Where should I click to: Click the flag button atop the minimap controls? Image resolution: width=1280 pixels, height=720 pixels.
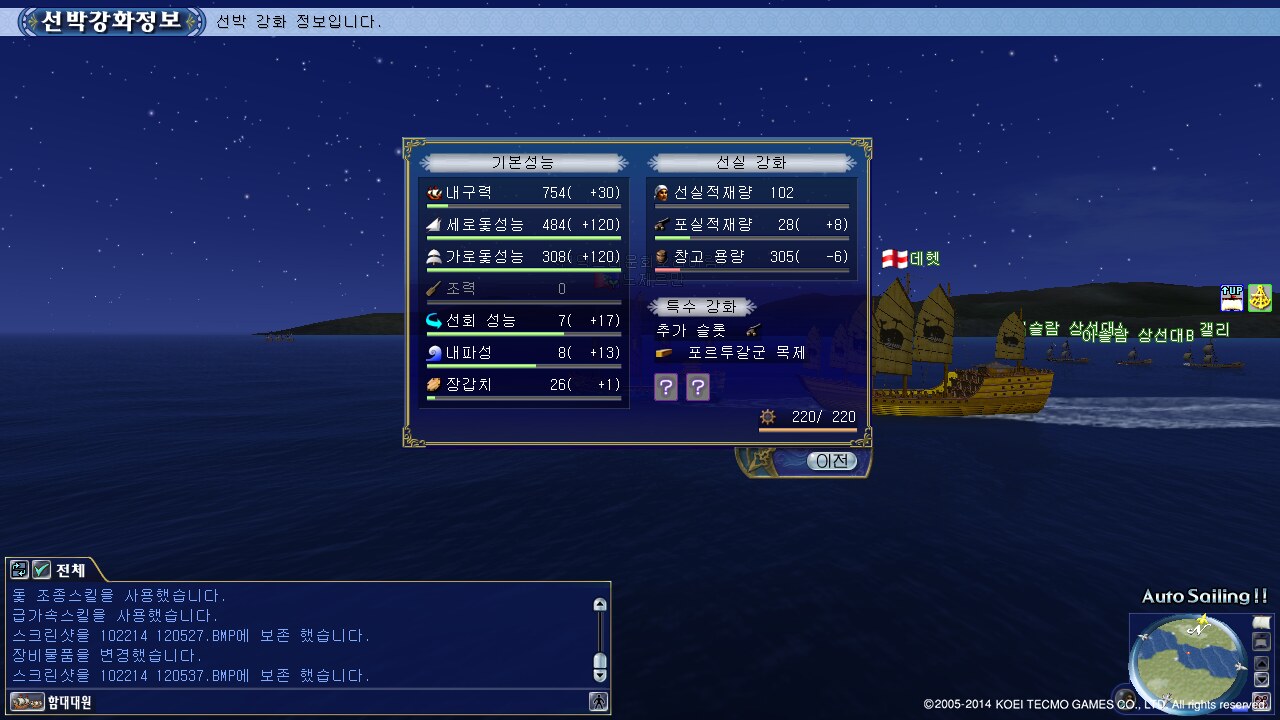pos(1261,624)
